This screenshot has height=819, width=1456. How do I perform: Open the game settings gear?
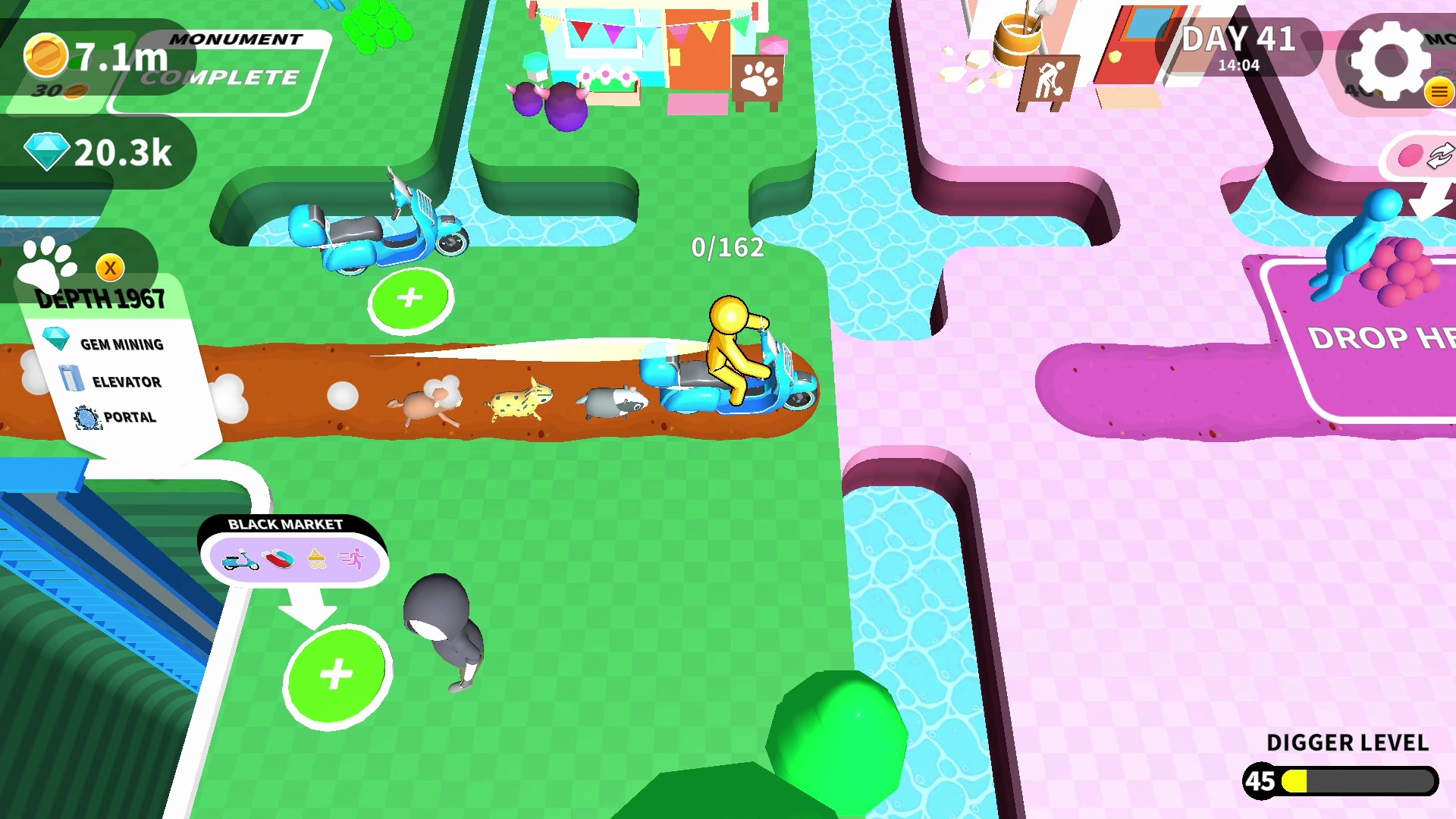pos(1389,60)
